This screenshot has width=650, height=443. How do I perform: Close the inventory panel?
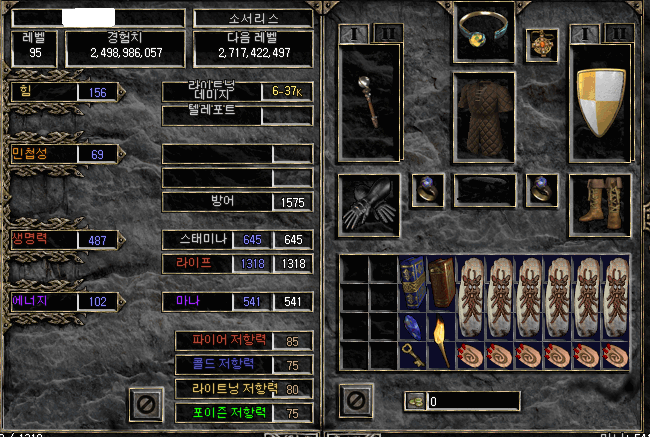click(x=356, y=402)
